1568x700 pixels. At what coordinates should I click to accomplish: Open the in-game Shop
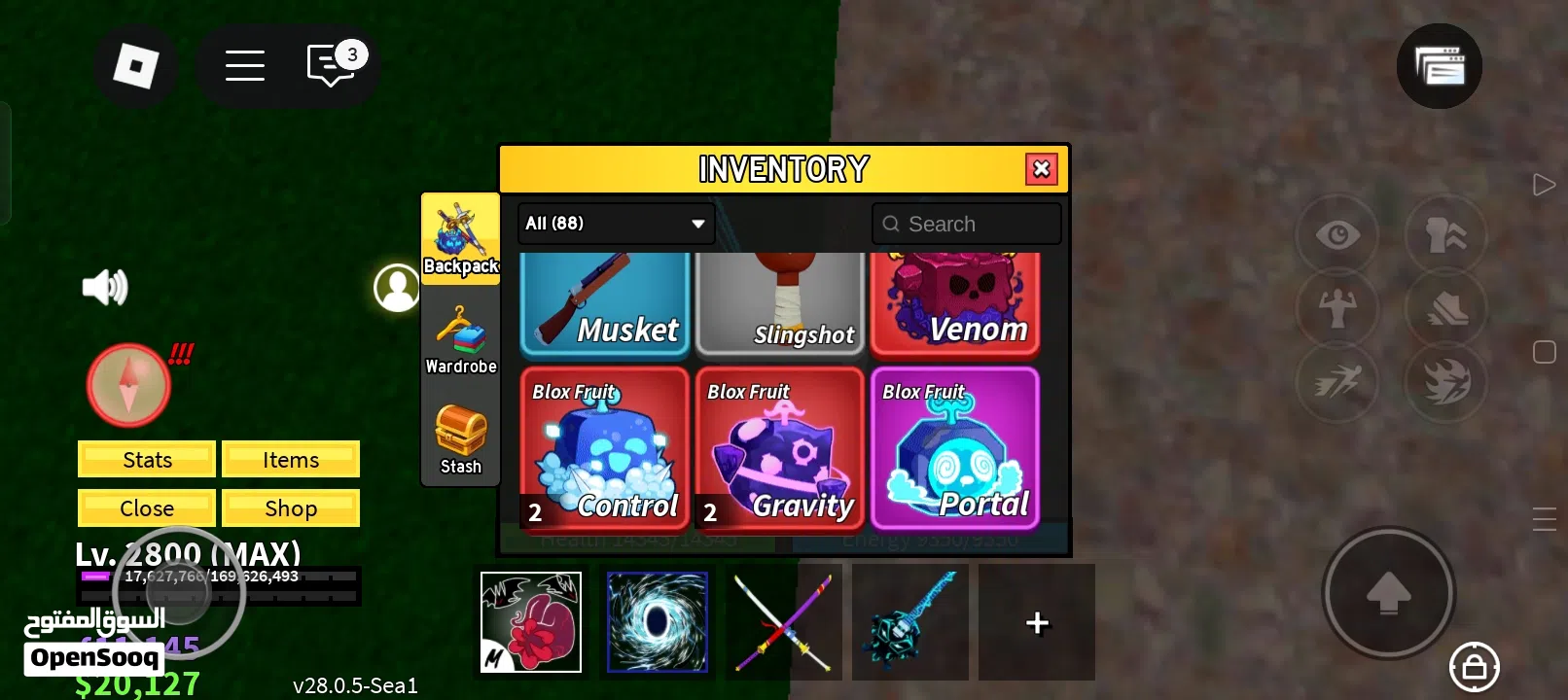(291, 507)
